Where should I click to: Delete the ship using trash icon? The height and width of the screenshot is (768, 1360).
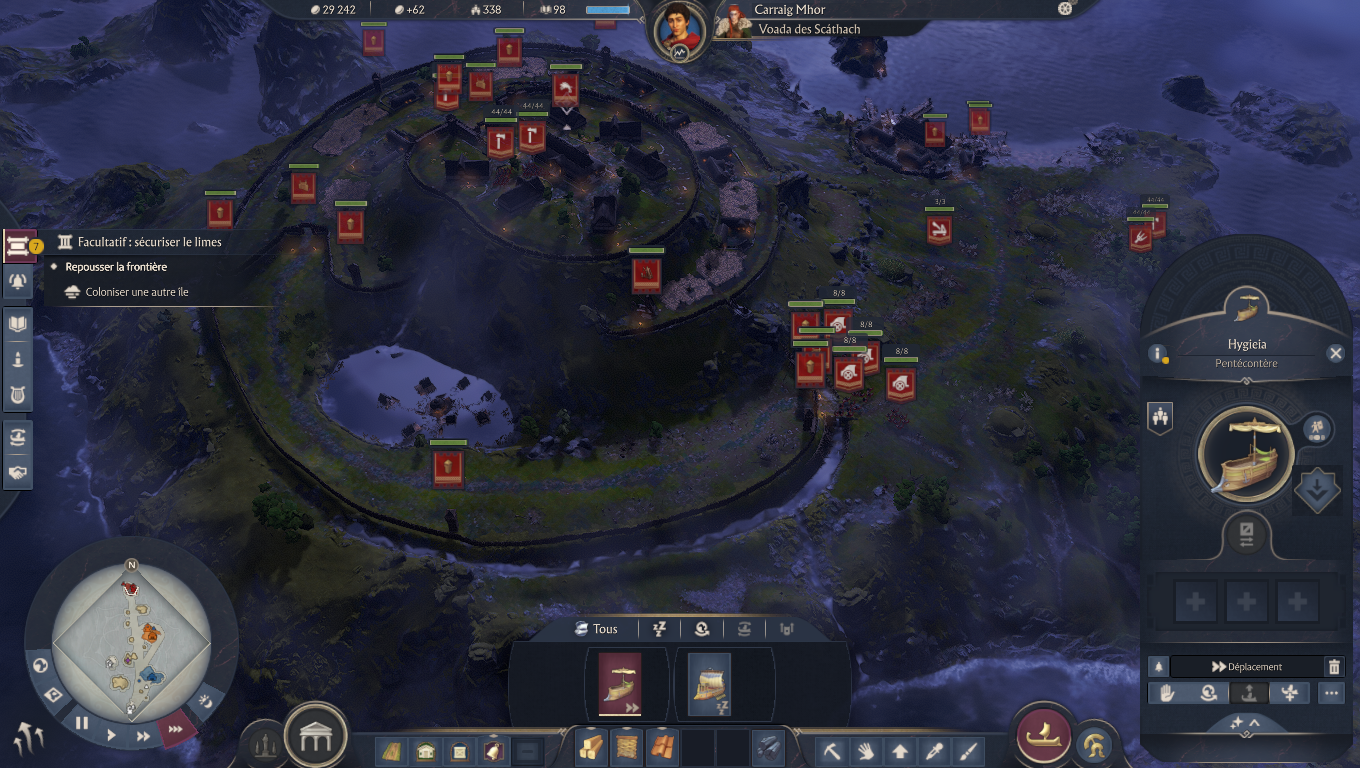point(1333,667)
